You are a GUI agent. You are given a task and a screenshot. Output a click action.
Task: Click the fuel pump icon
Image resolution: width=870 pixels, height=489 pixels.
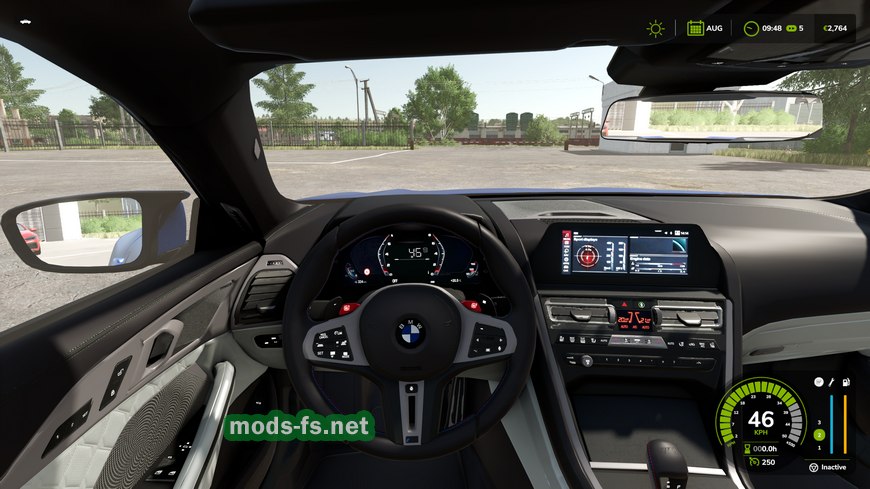845,382
